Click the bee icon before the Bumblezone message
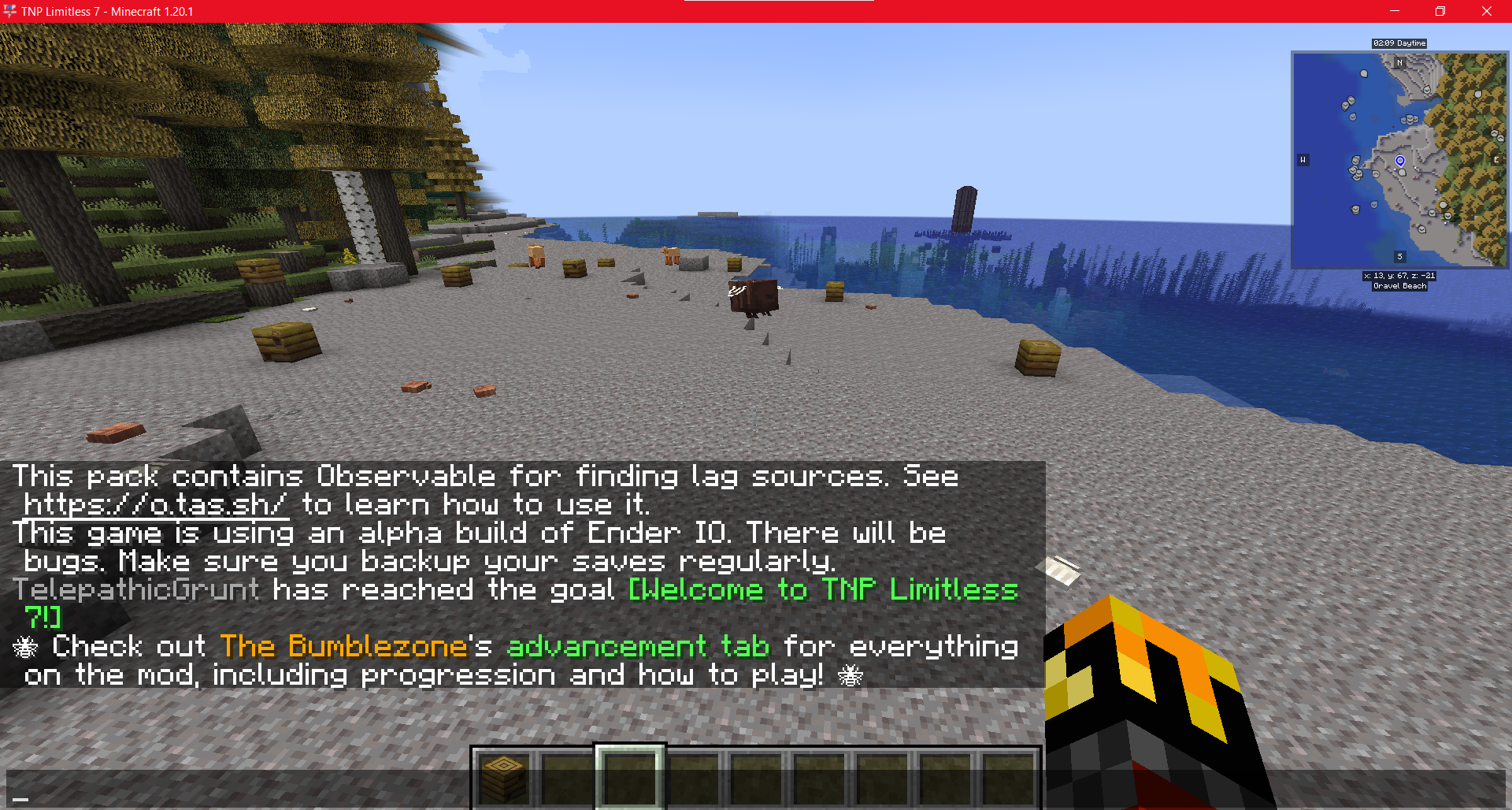Viewport: 1512px width, 810px height. 26,646
